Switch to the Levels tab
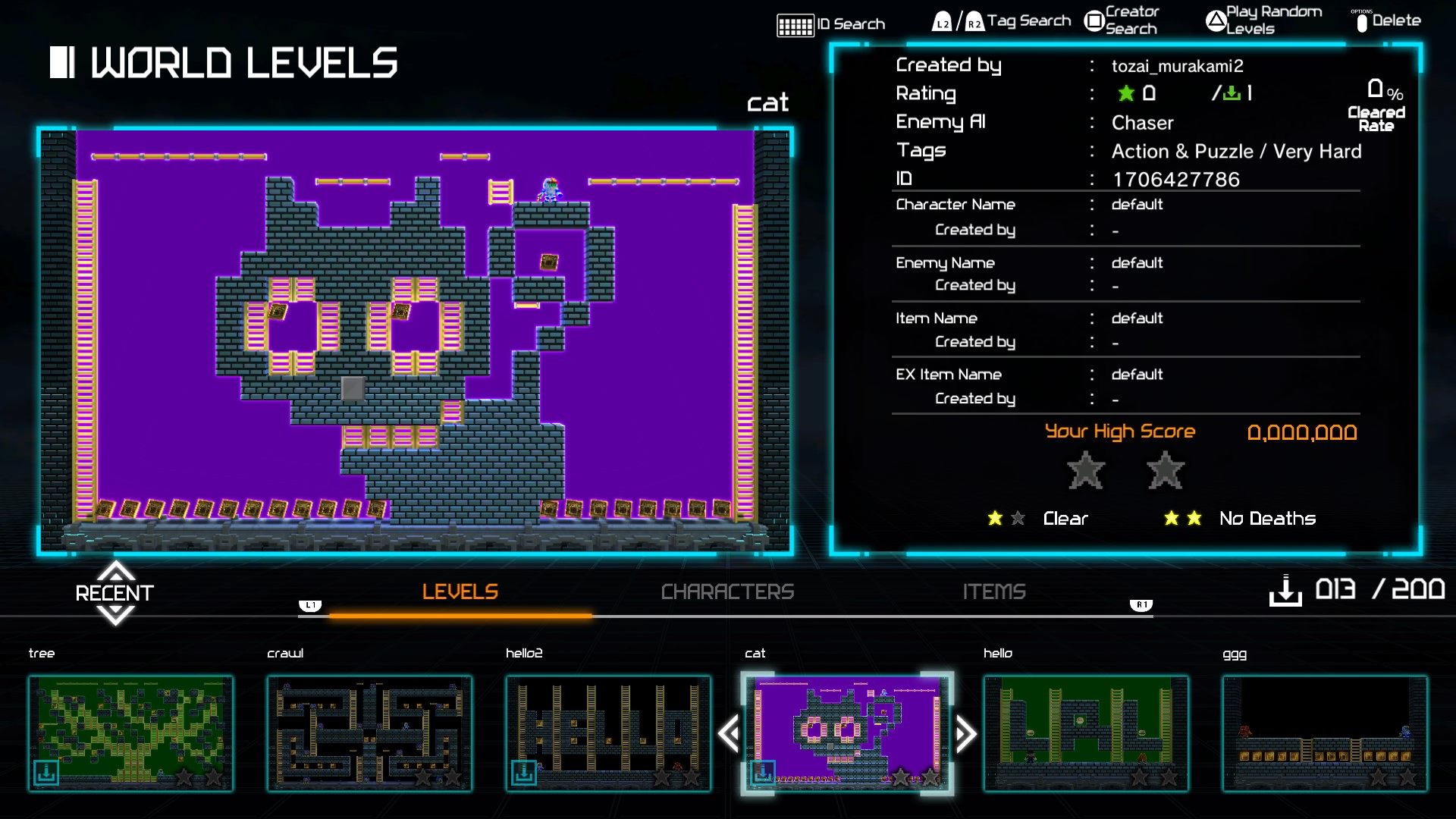Screen dimensions: 1456x819 click(460, 592)
